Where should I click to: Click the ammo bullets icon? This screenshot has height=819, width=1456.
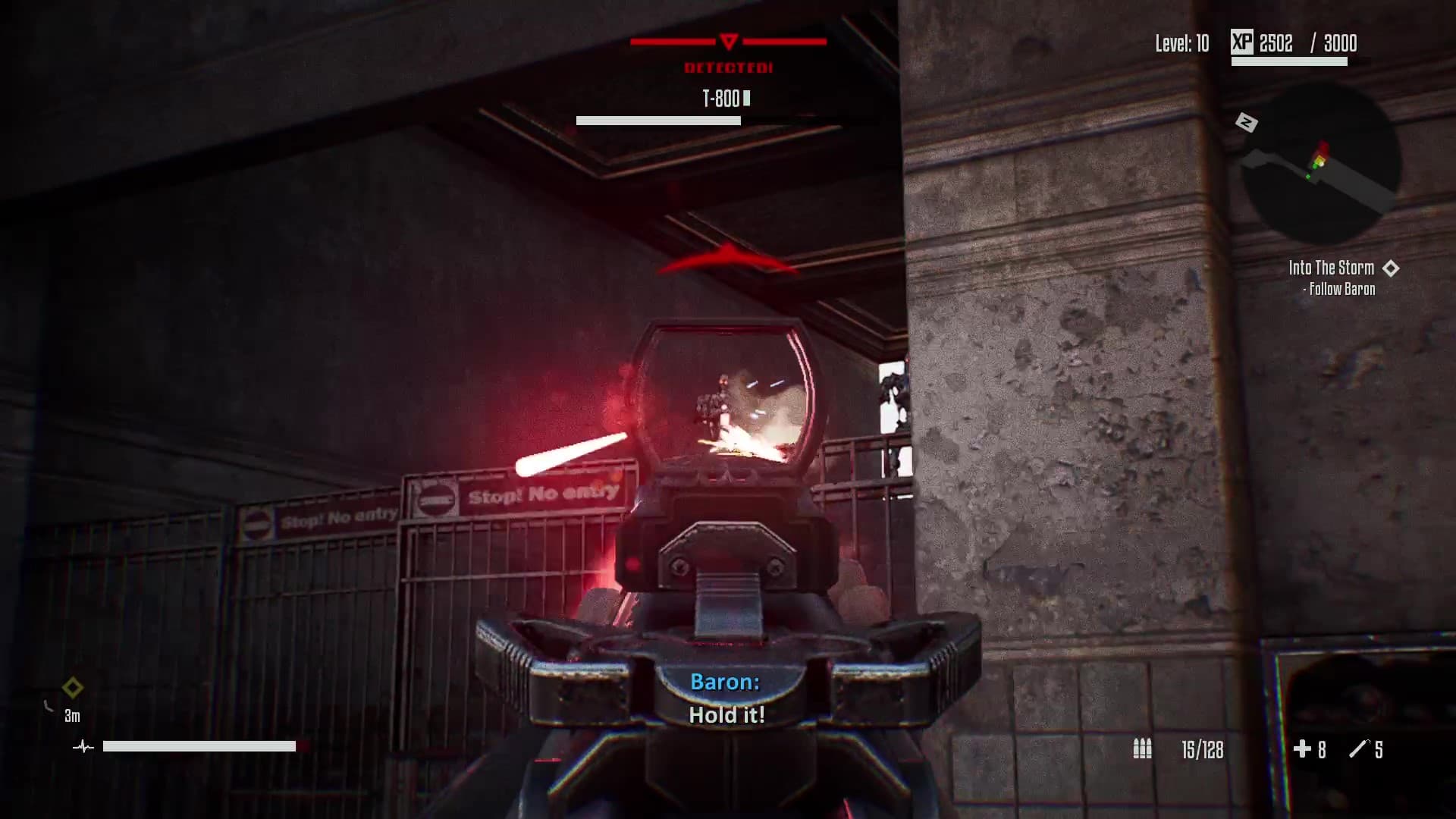pyautogui.click(x=1142, y=749)
